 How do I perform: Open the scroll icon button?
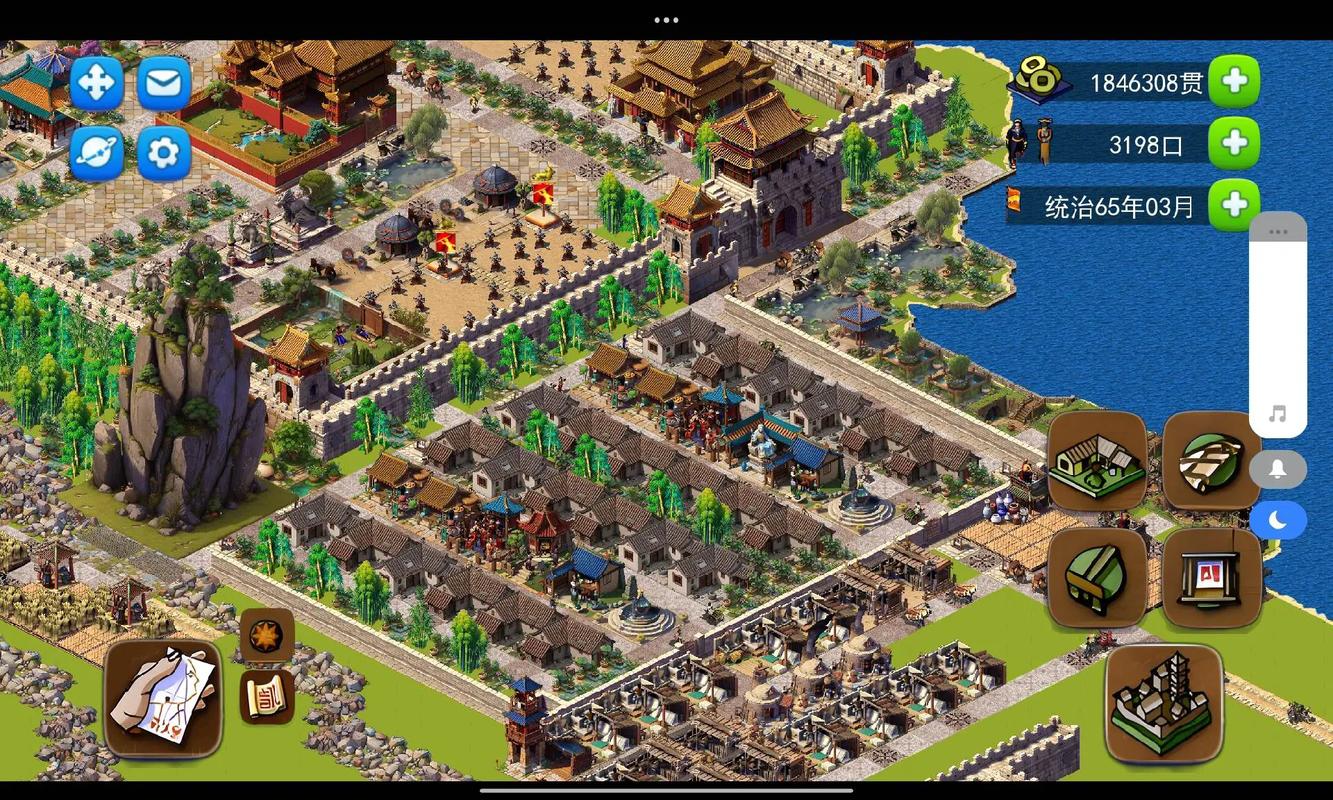pyautogui.click(x=267, y=696)
